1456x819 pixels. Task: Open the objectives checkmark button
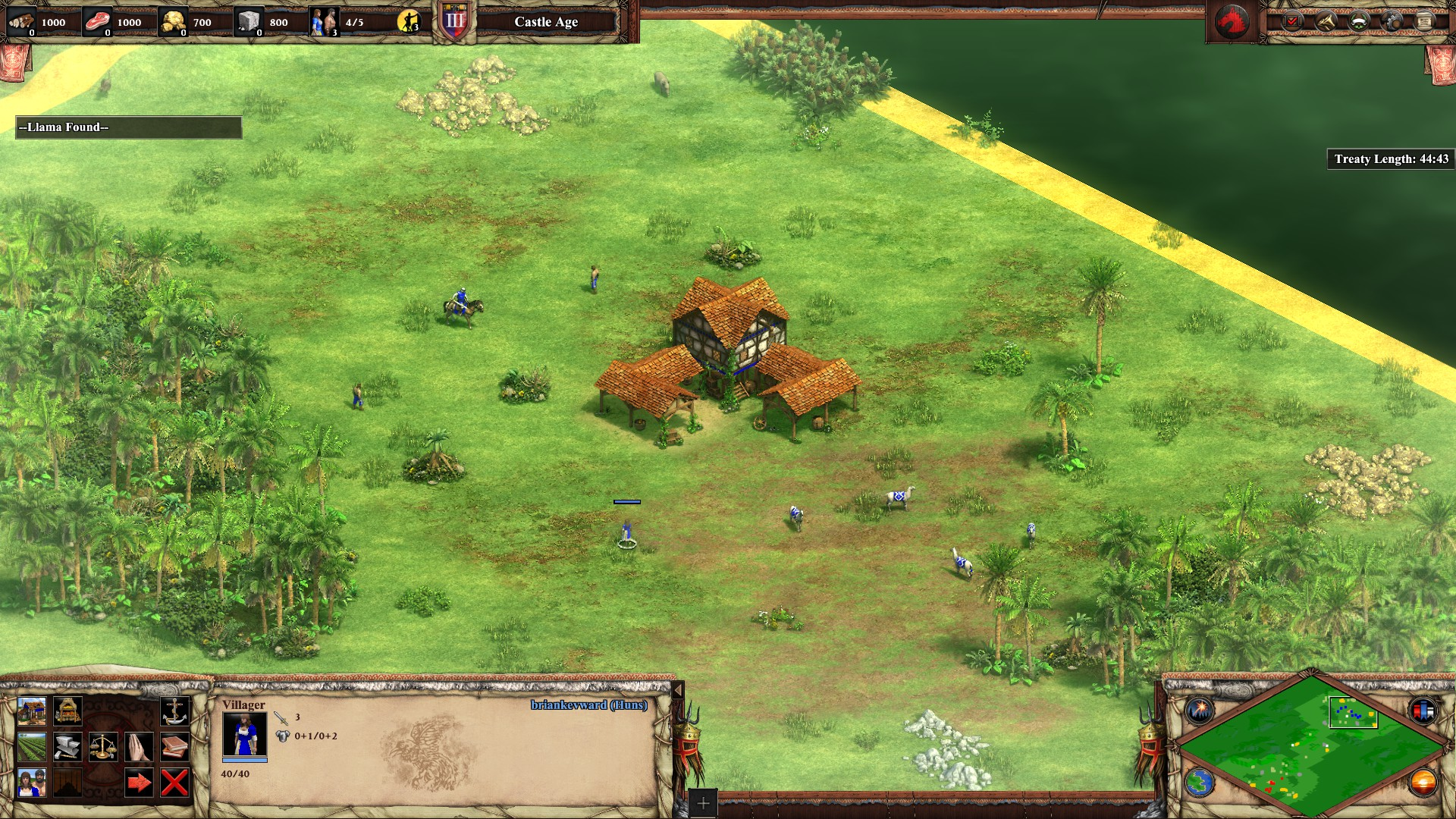tap(1293, 21)
